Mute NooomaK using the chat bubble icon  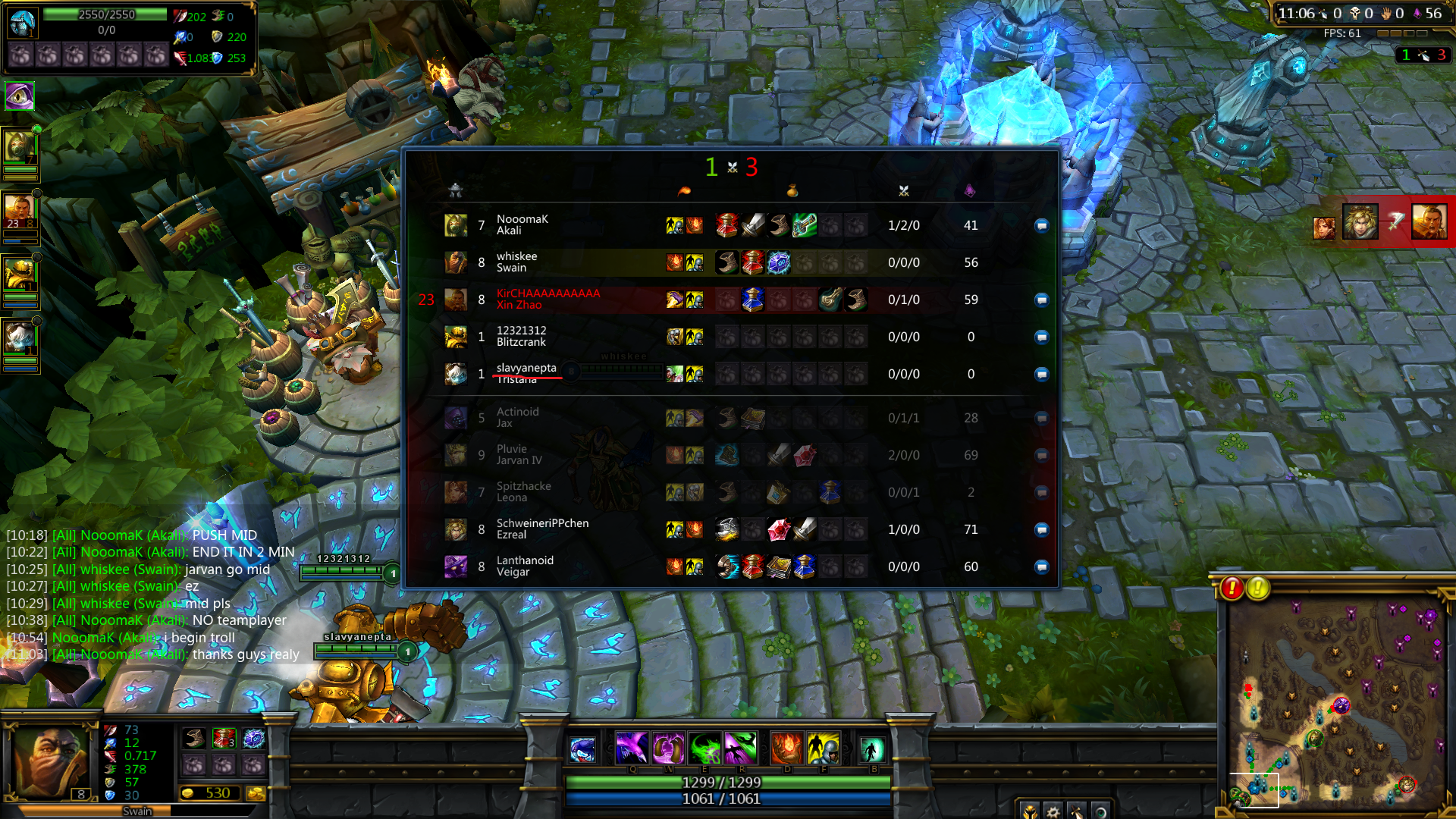coord(1041,225)
